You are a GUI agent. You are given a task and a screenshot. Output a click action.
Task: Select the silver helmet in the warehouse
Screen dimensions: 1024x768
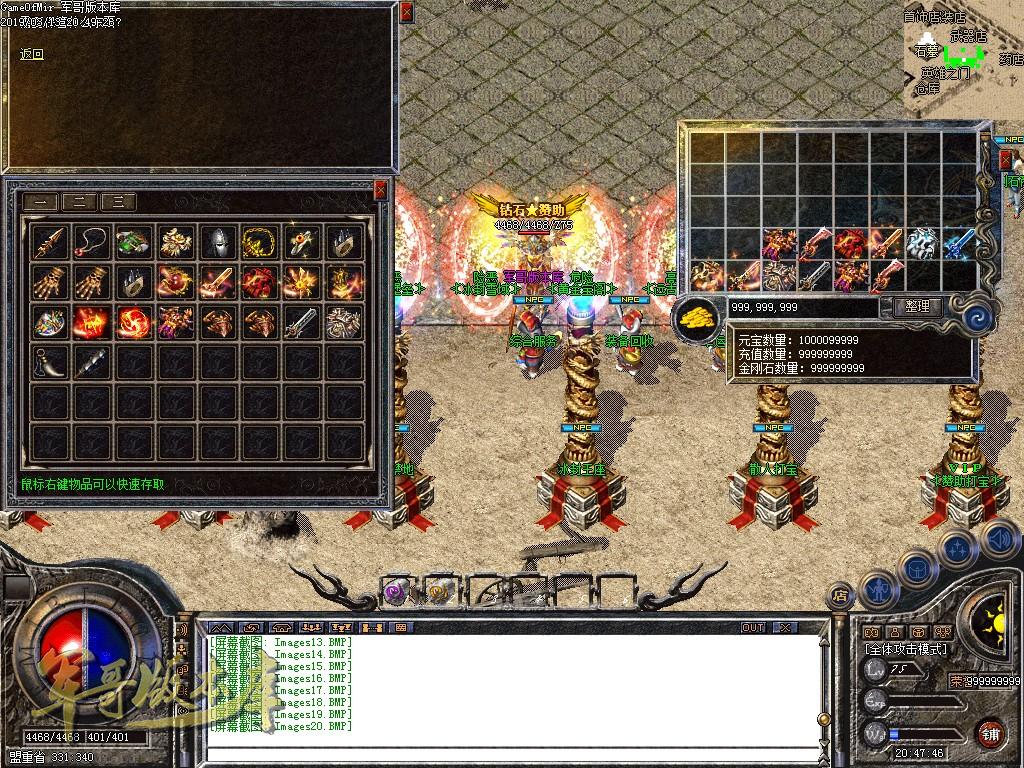click(x=218, y=242)
